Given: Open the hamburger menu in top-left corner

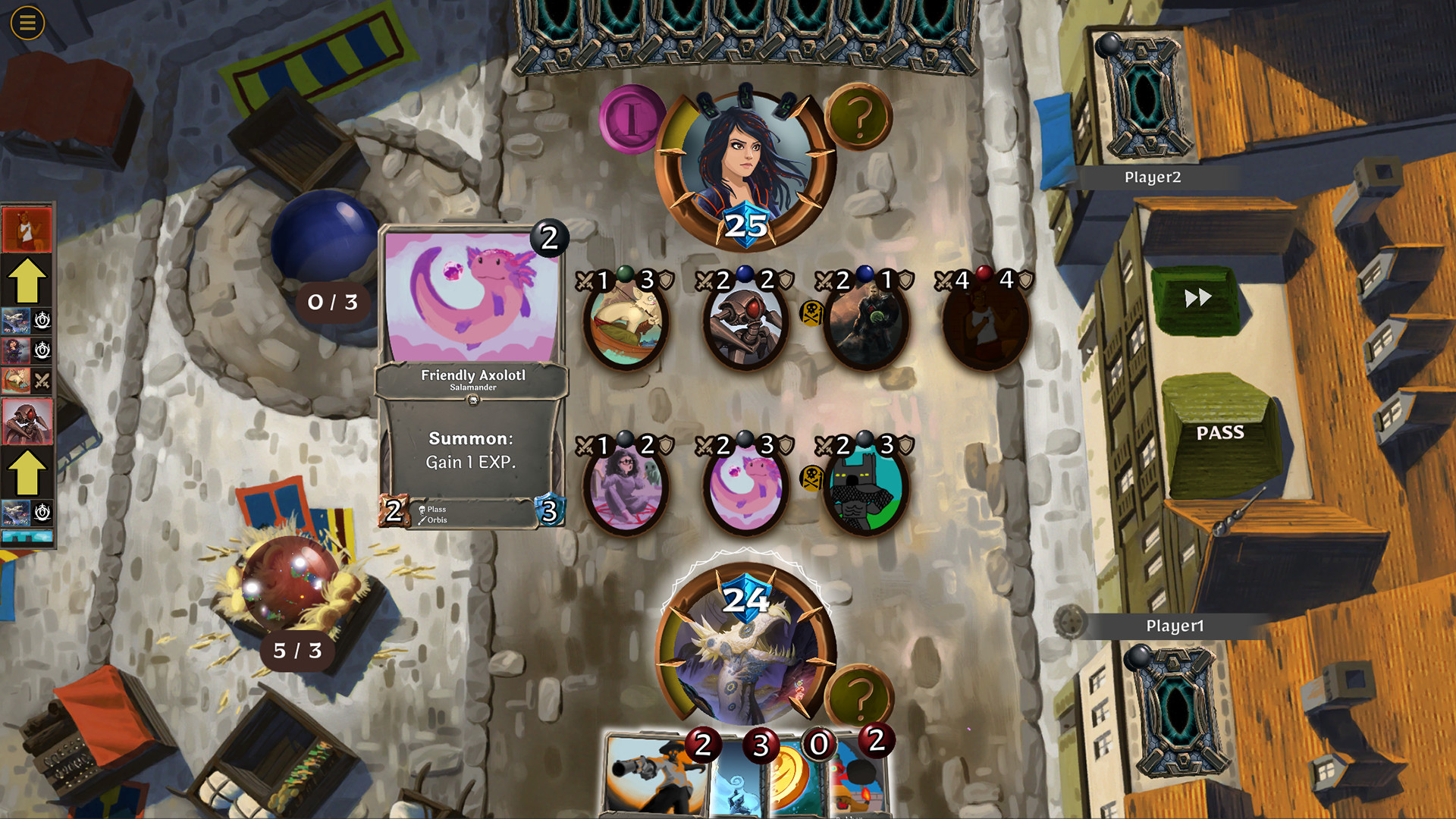Looking at the screenshot, I should point(27,24).
